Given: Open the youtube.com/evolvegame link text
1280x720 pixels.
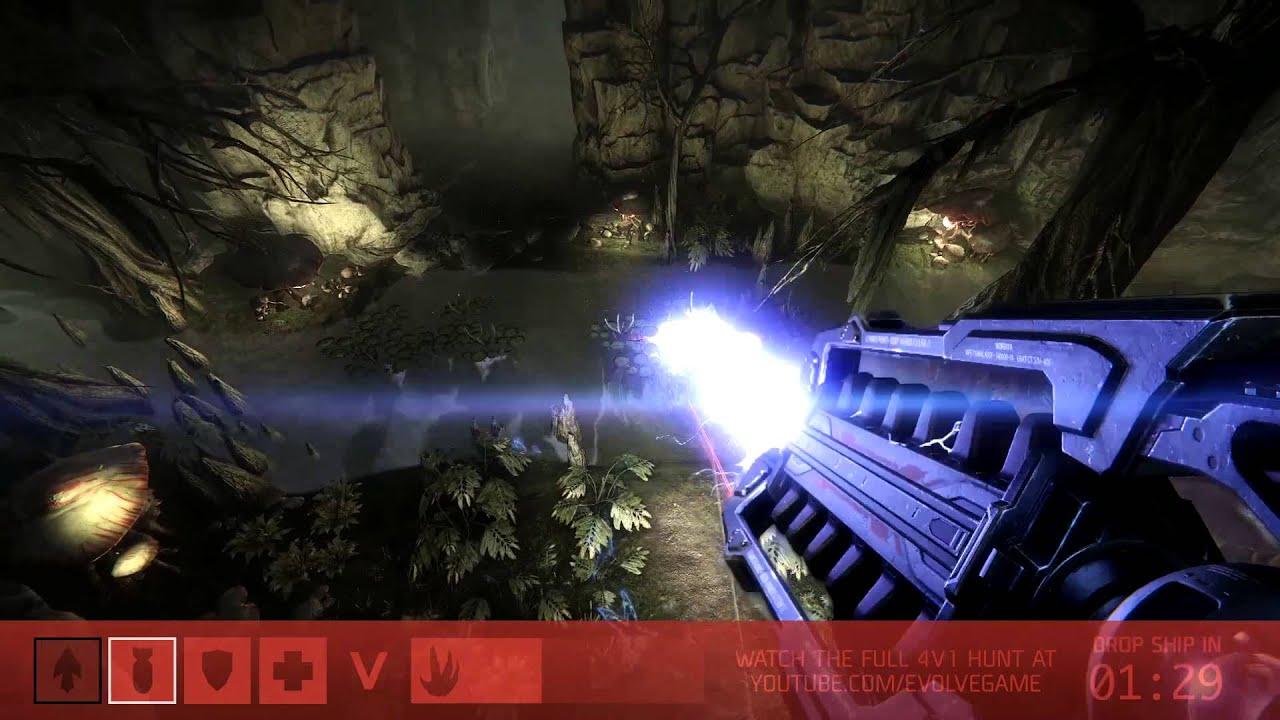Looking at the screenshot, I should point(895,684).
